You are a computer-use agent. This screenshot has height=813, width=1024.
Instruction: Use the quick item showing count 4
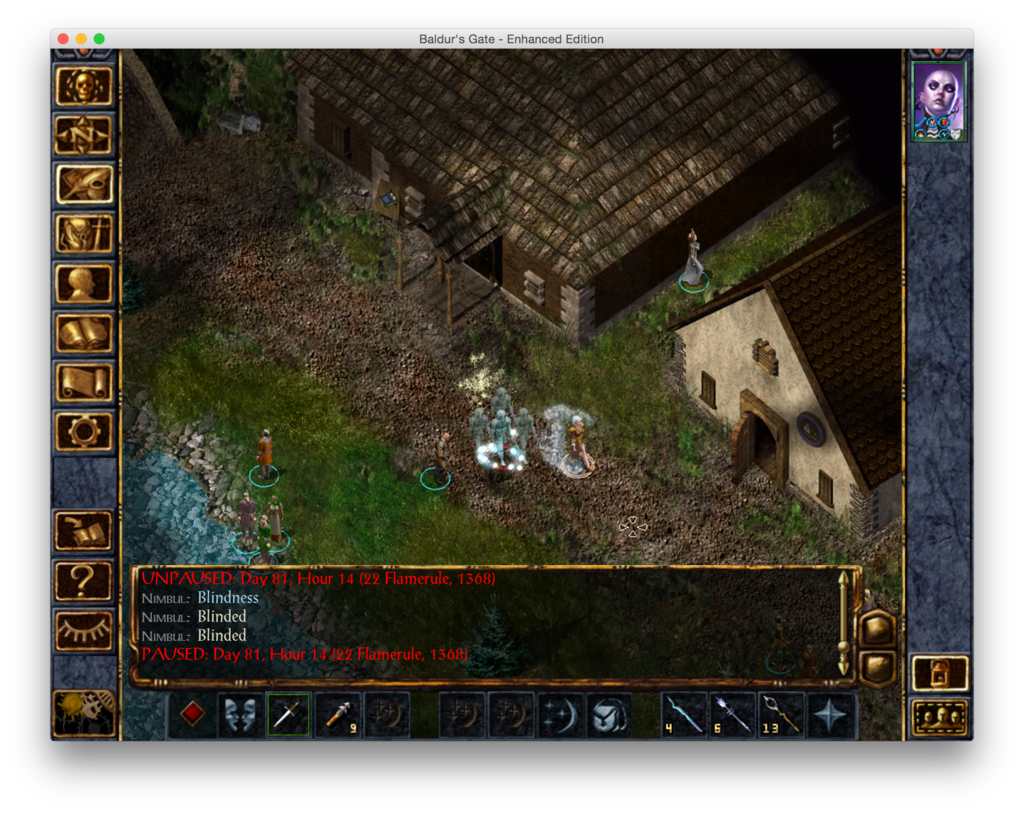pos(685,715)
